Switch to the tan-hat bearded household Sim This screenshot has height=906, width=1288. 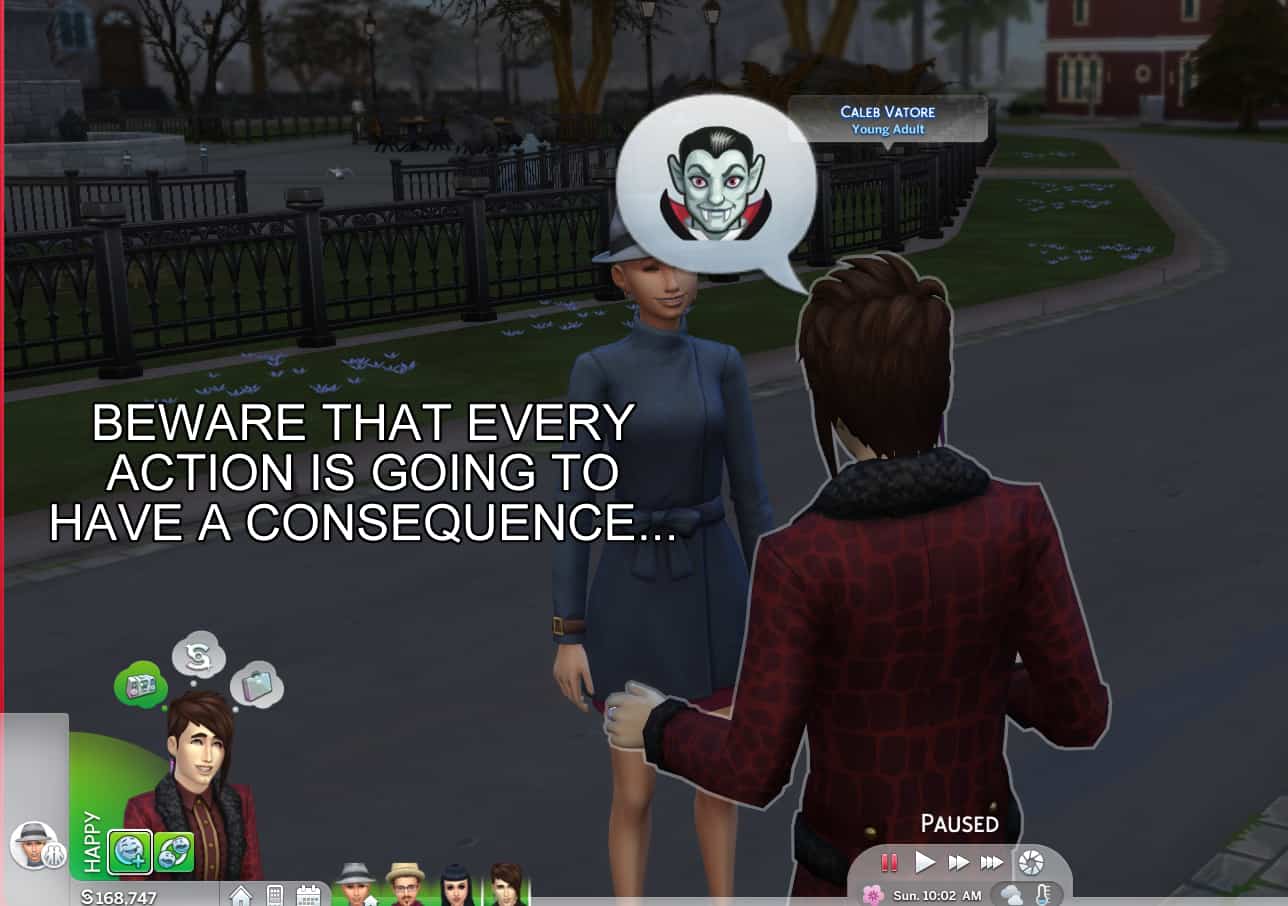tap(405, 885)
